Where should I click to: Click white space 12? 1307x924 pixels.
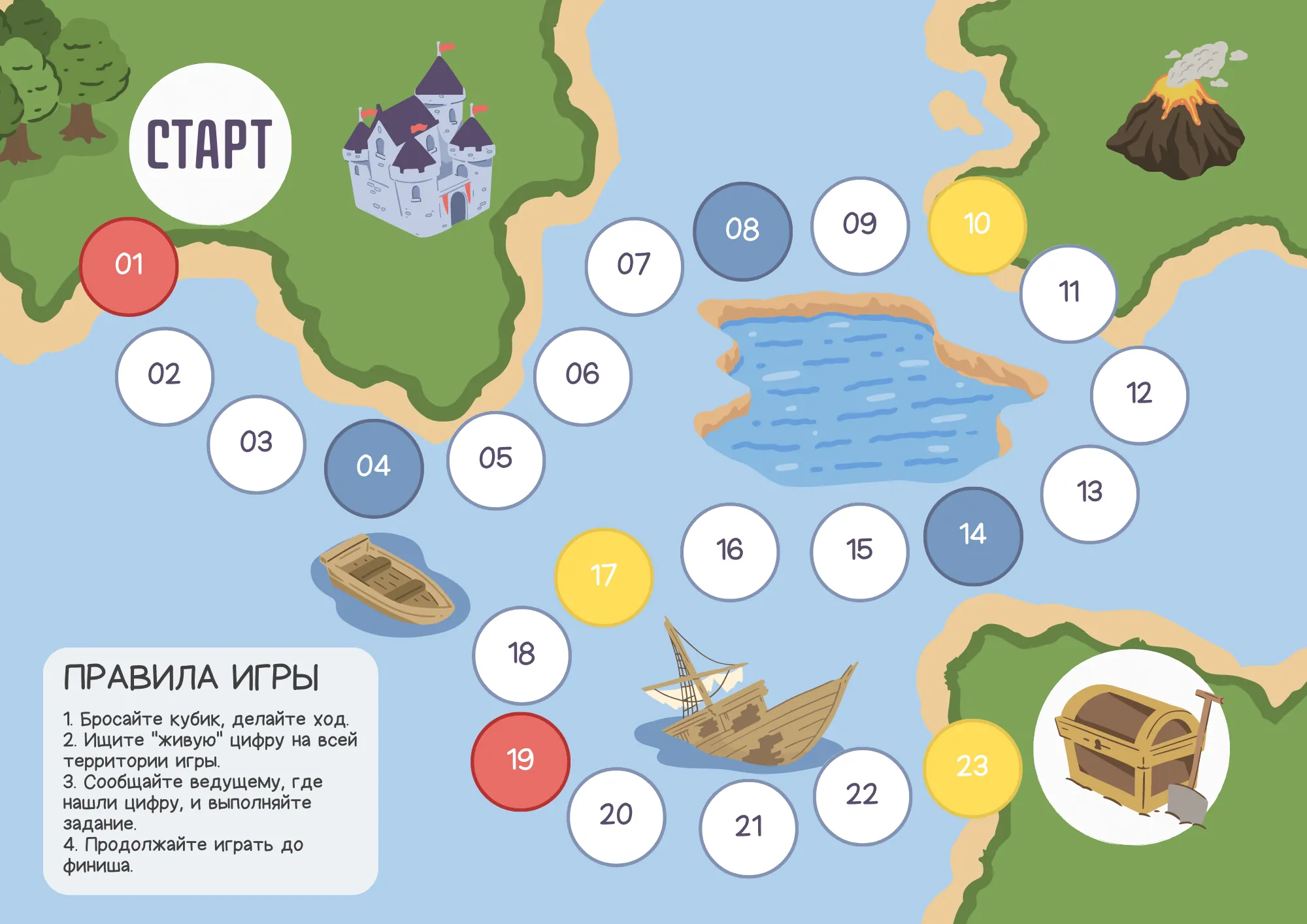point(1139,395)
